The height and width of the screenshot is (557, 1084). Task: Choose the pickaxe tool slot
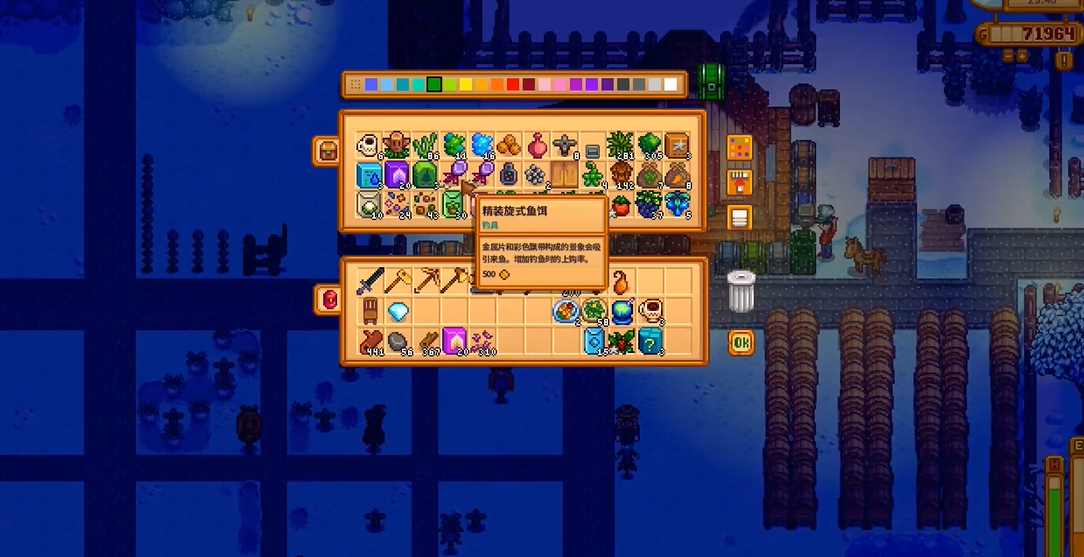(x=426, y=281)
